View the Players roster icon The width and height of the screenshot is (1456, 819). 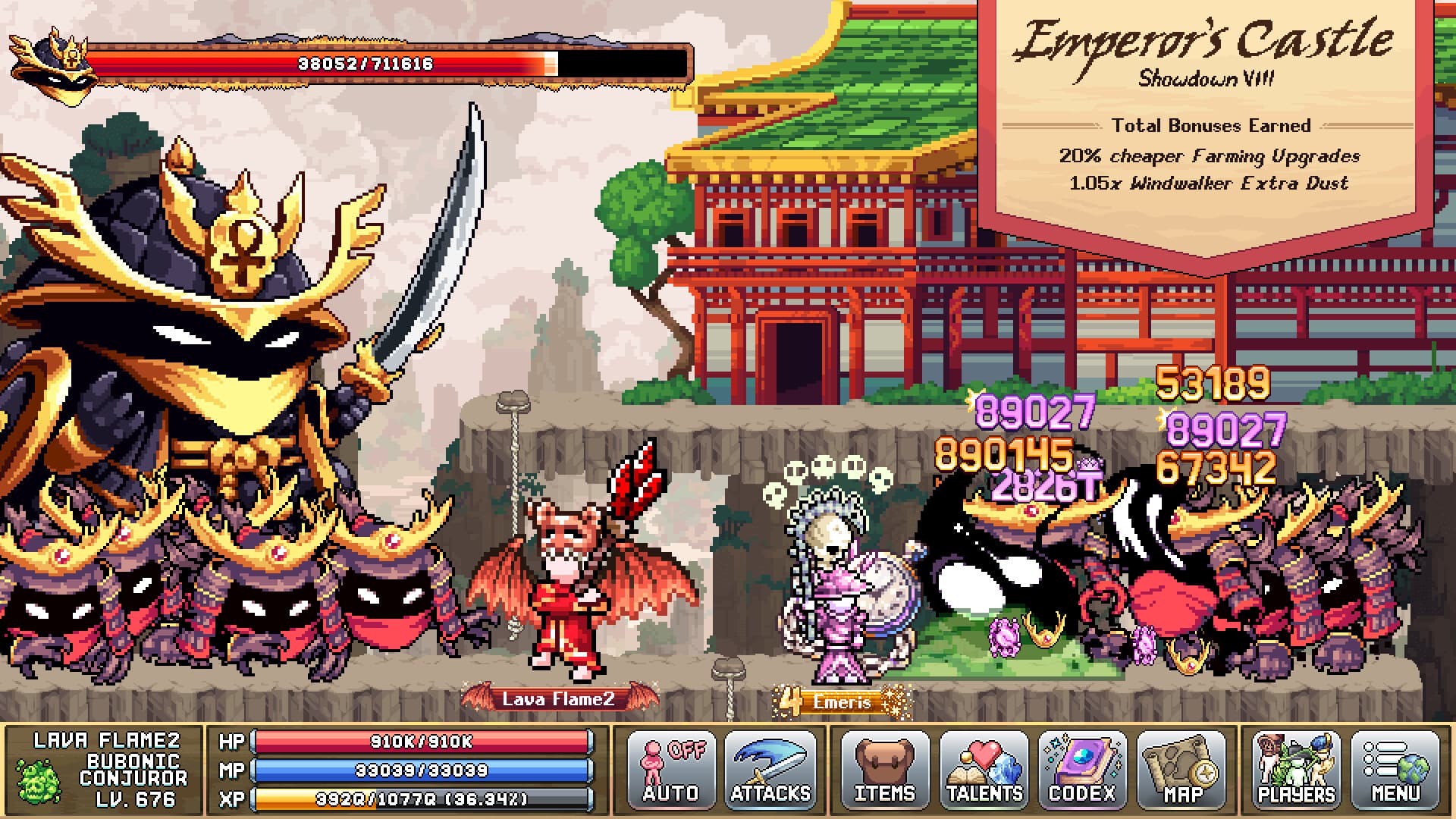pyautogui.click(x=1293, y=770)
